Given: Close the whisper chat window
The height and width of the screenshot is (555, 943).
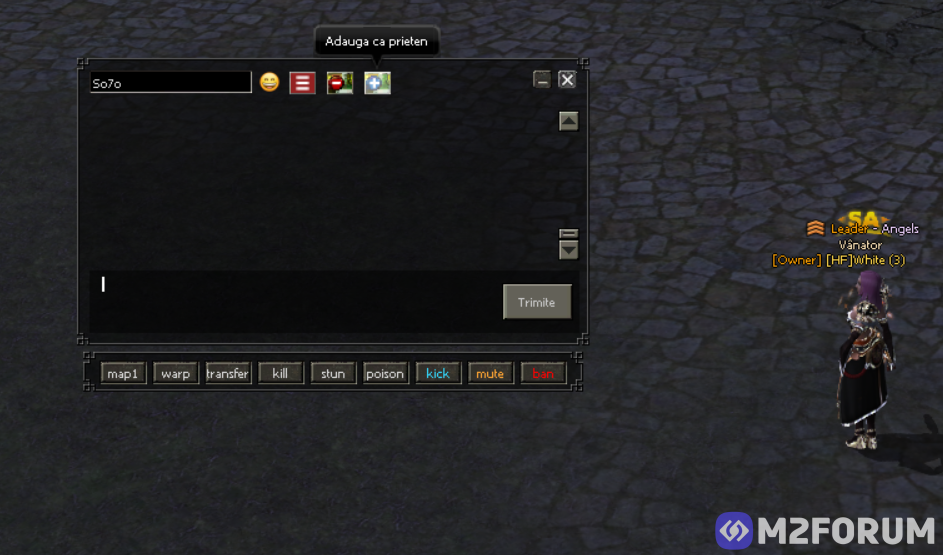Looking at the screenshot, I should point(567,80).
